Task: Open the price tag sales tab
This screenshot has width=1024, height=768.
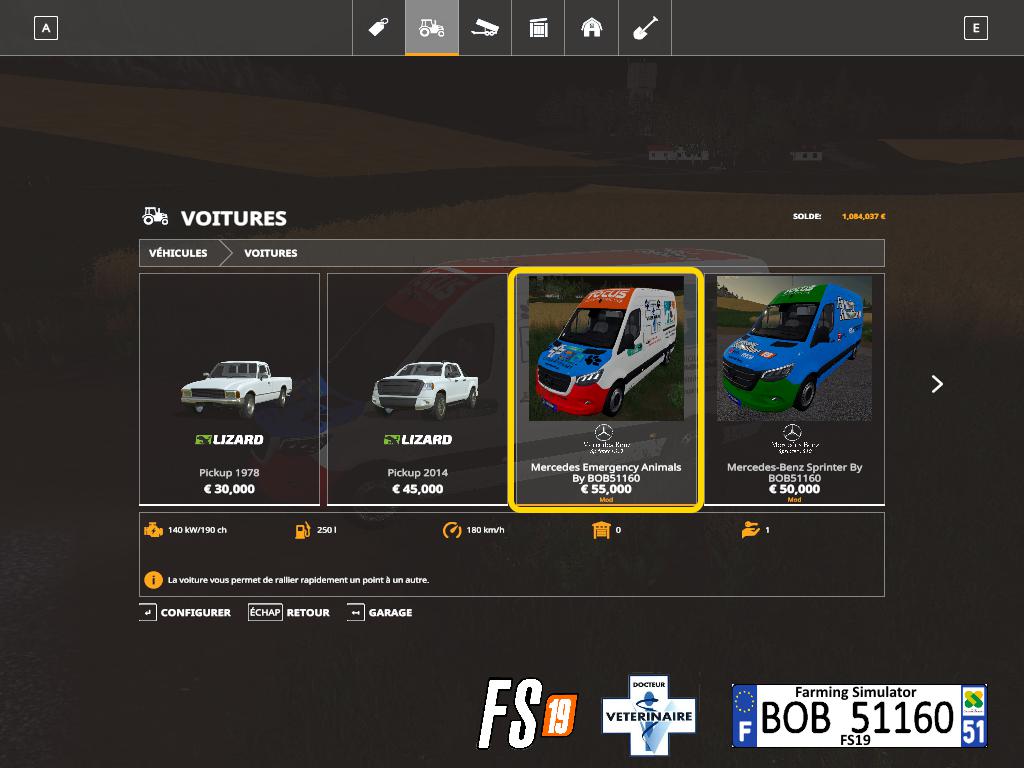Action: point(379,28)
